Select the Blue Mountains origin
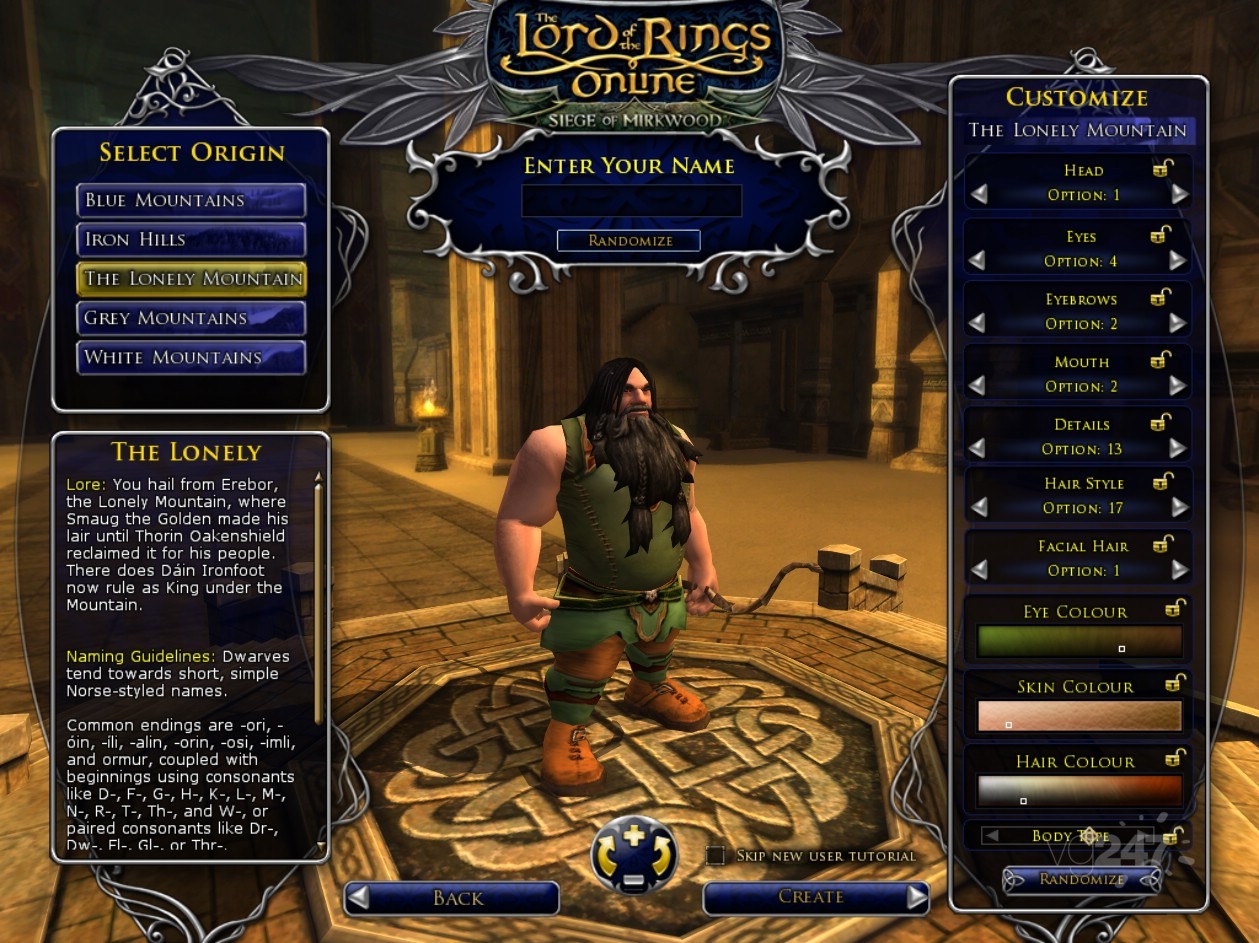 [x=191, y=200]
